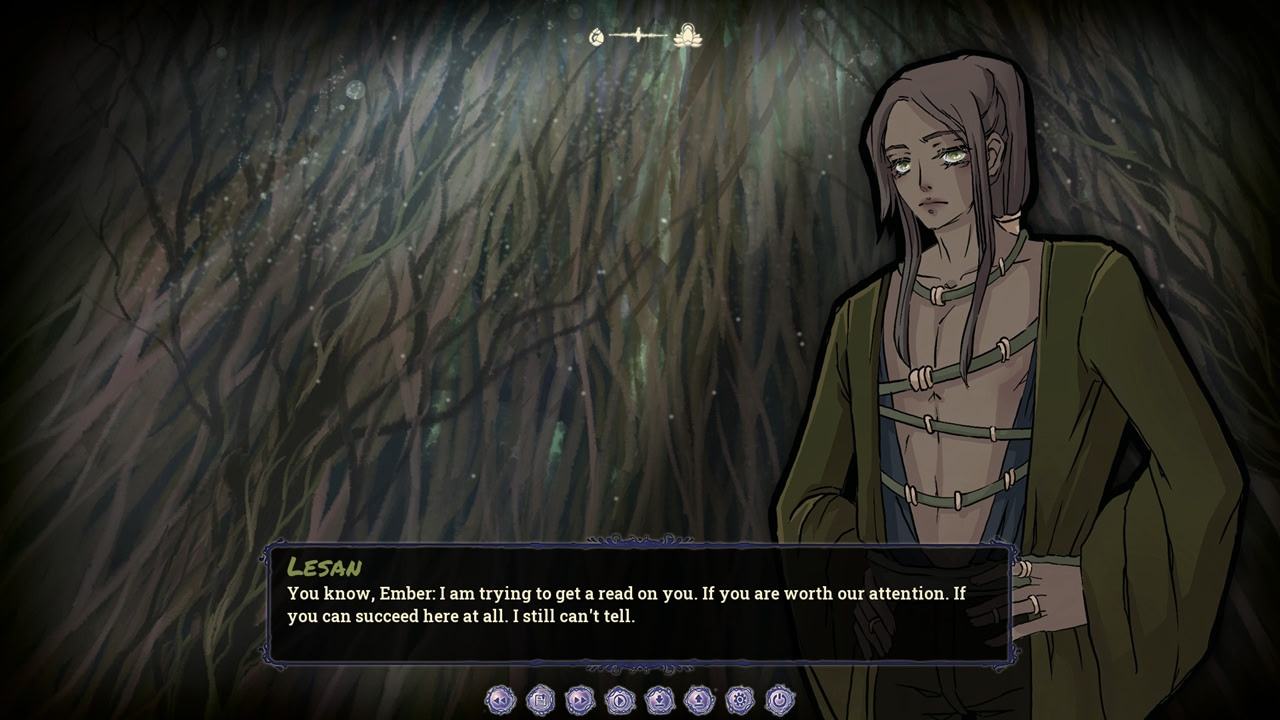Image resolution: width=1280 pixels, height=720 pixels.
Task: Advance Lesan's dialogue by clicking the text box
Action: [x=640, y=605]
